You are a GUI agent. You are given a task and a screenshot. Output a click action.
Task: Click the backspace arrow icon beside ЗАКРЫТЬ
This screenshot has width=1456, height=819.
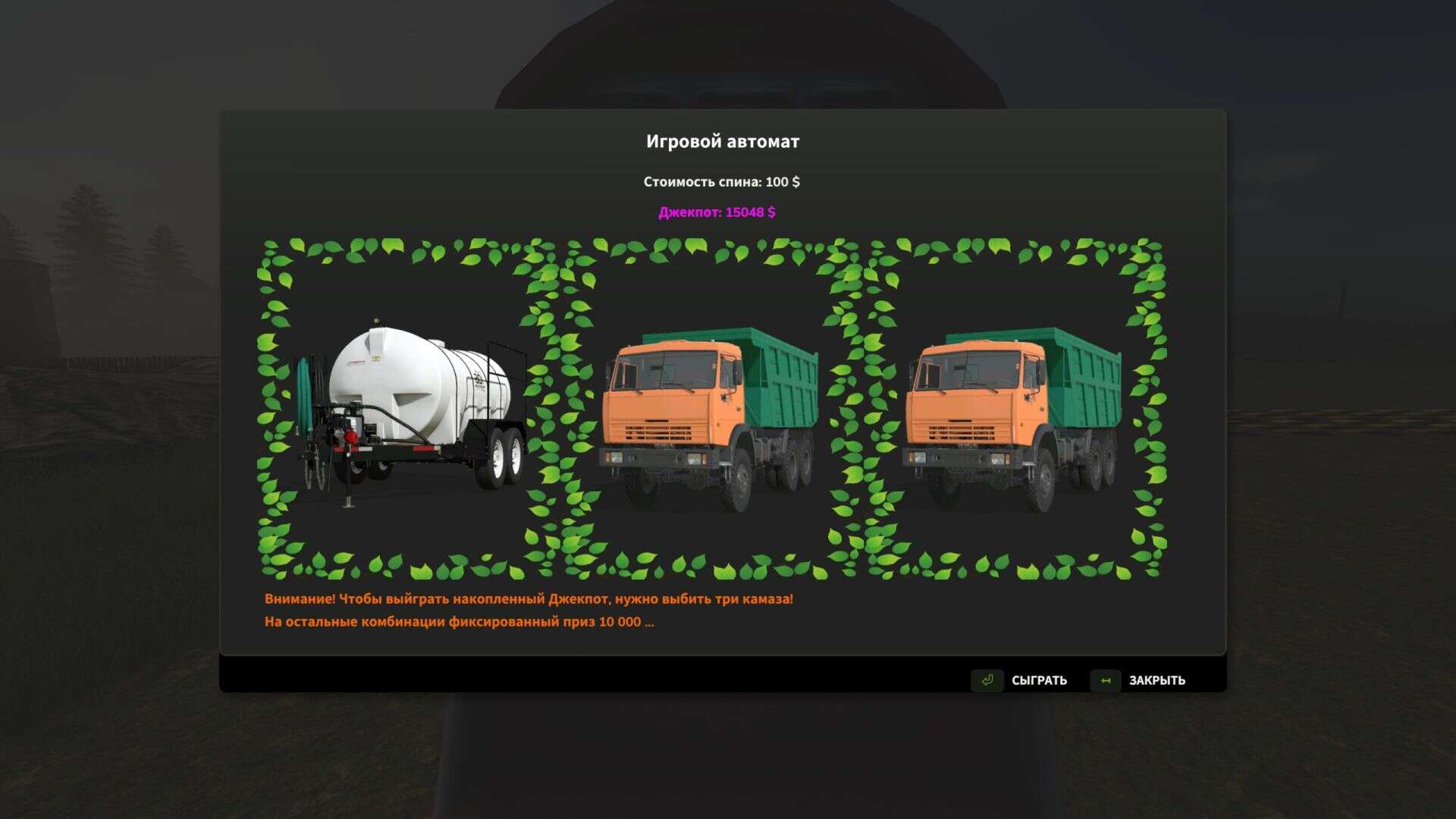tap(1106, 680)
